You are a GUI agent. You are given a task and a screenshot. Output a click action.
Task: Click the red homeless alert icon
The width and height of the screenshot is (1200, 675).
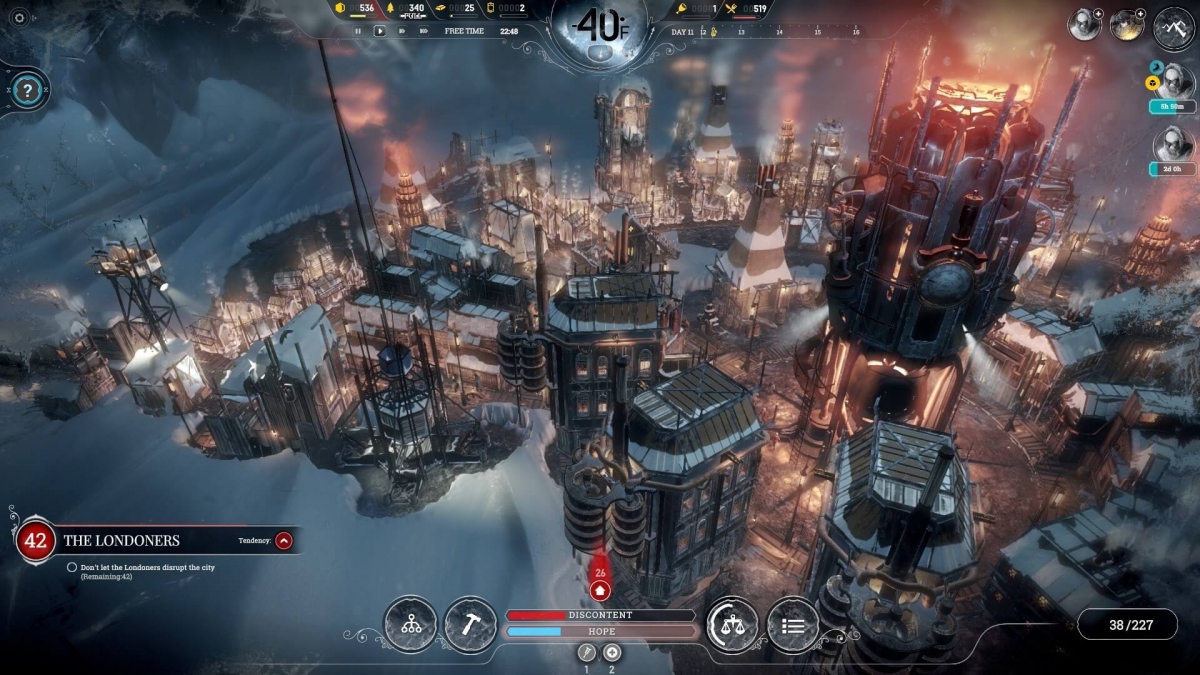[600, 590]
